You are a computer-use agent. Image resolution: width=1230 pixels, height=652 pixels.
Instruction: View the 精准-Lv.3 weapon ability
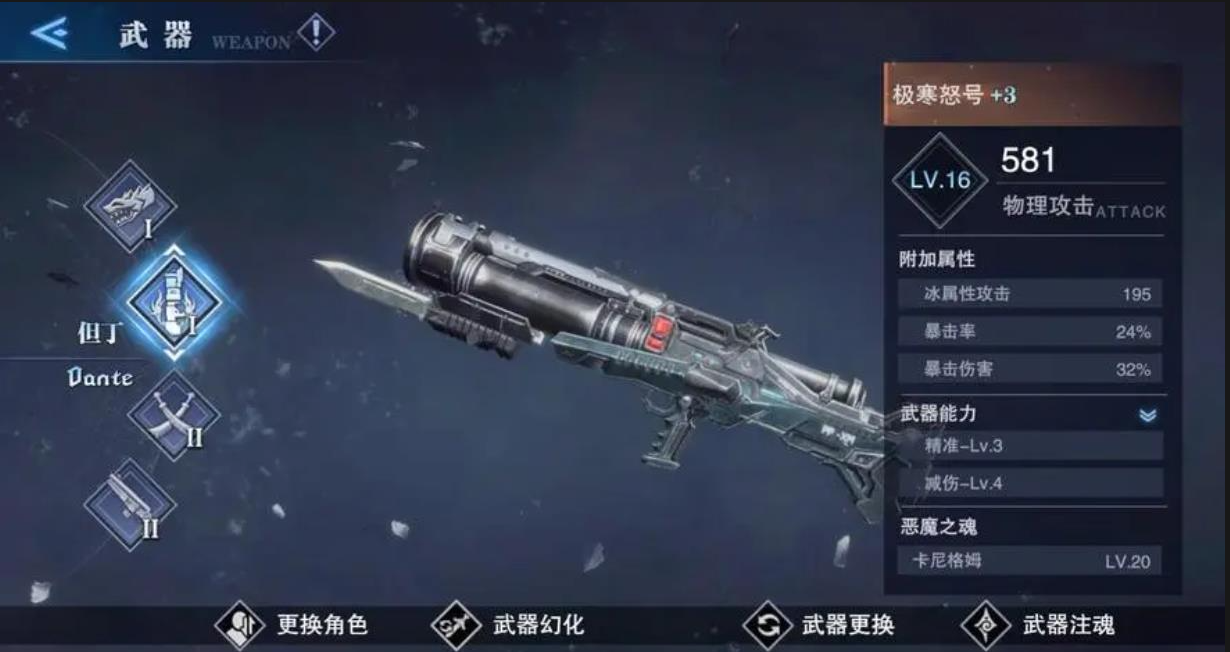(x=1030, y=446)
